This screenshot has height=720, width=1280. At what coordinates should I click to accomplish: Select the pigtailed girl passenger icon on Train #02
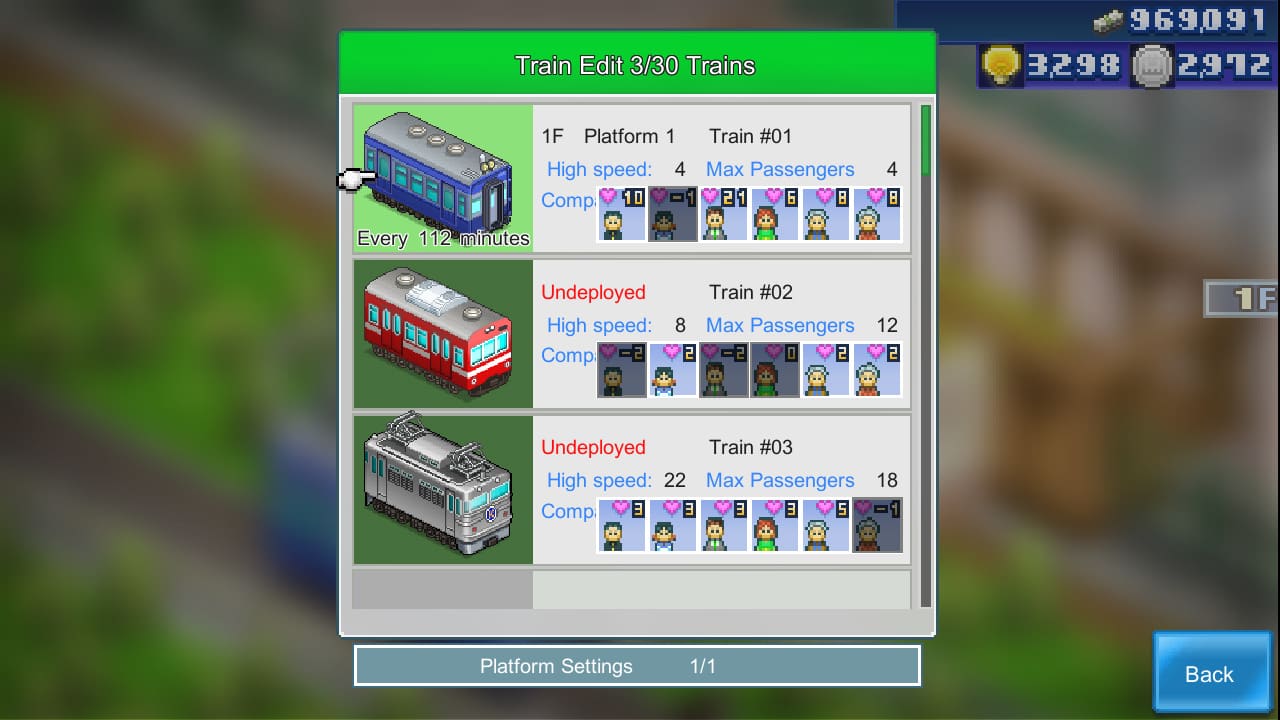click(x=672, y=370)
